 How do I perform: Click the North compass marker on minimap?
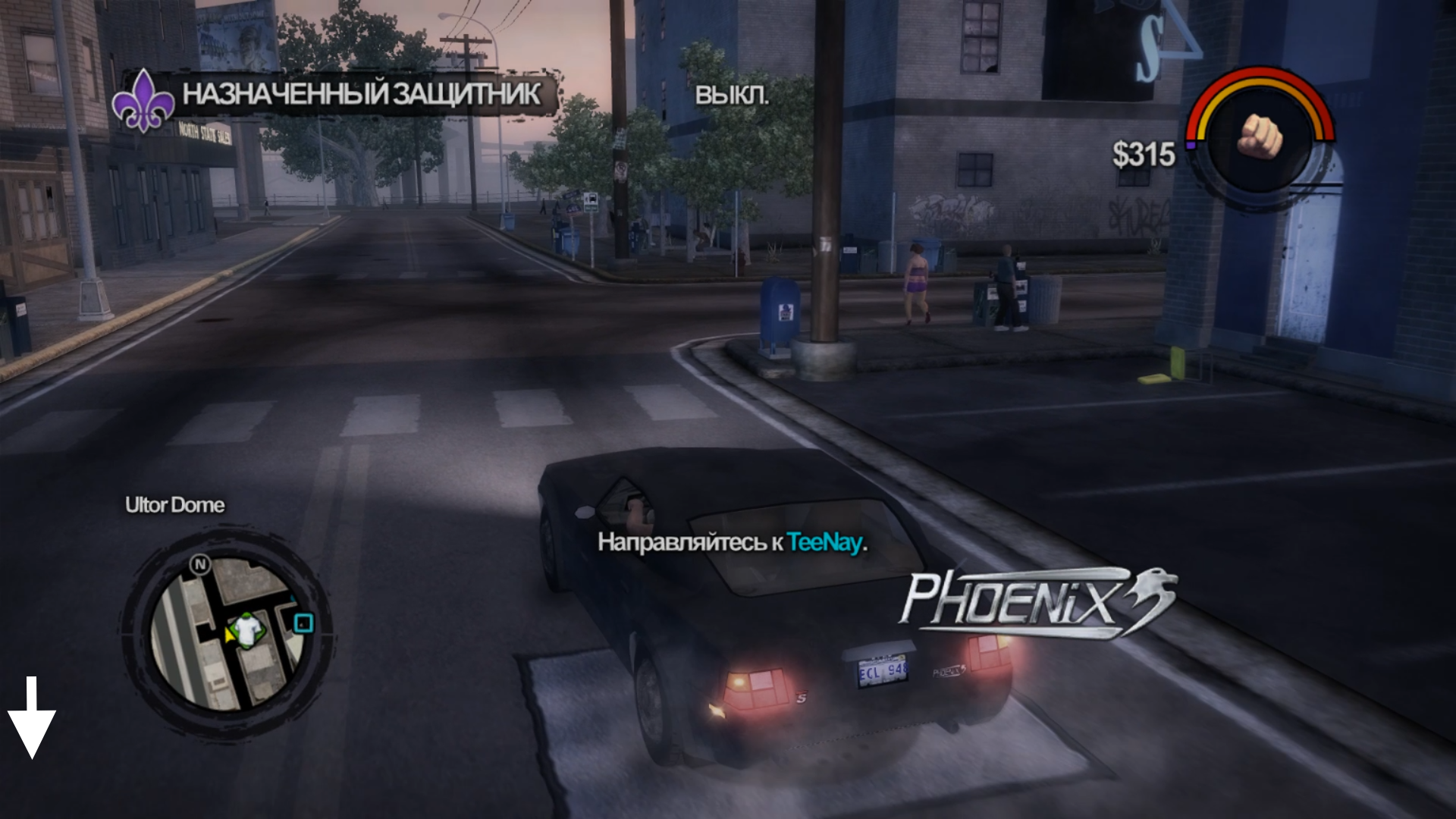click(200, 564)
